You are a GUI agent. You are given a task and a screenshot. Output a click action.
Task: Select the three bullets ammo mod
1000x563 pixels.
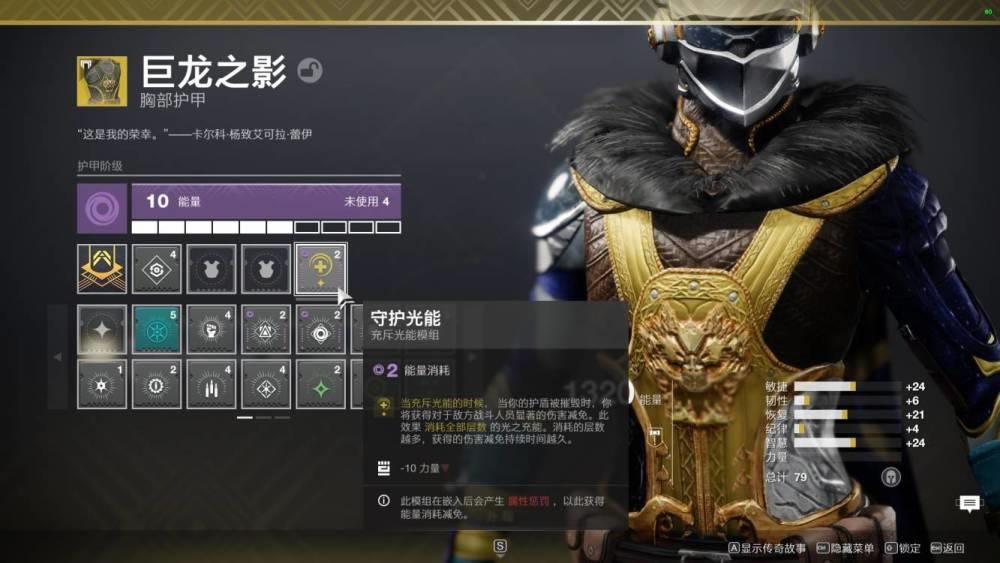click(211, 385)
